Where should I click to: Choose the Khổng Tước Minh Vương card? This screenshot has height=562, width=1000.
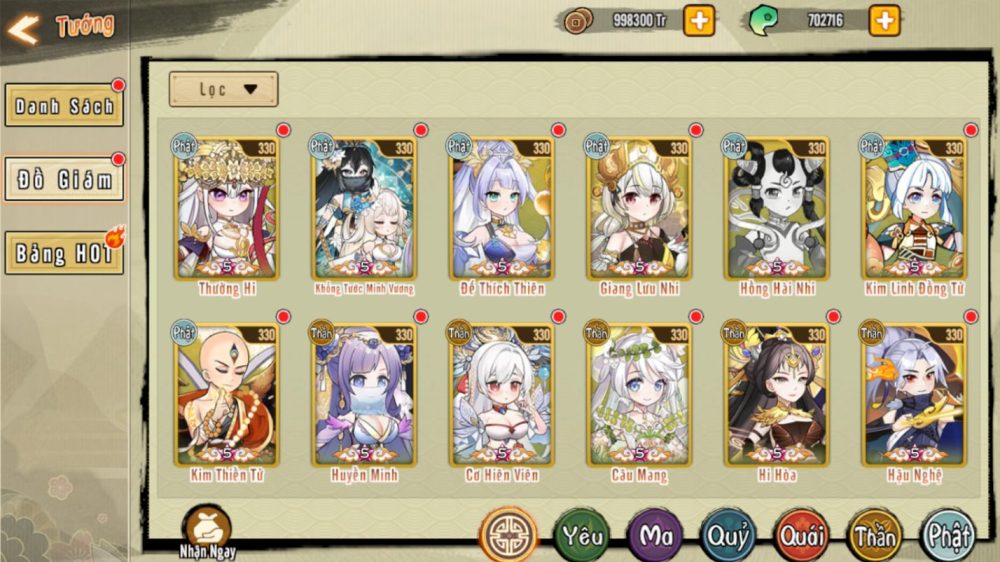pyautogui.click(x=365, y=208)
